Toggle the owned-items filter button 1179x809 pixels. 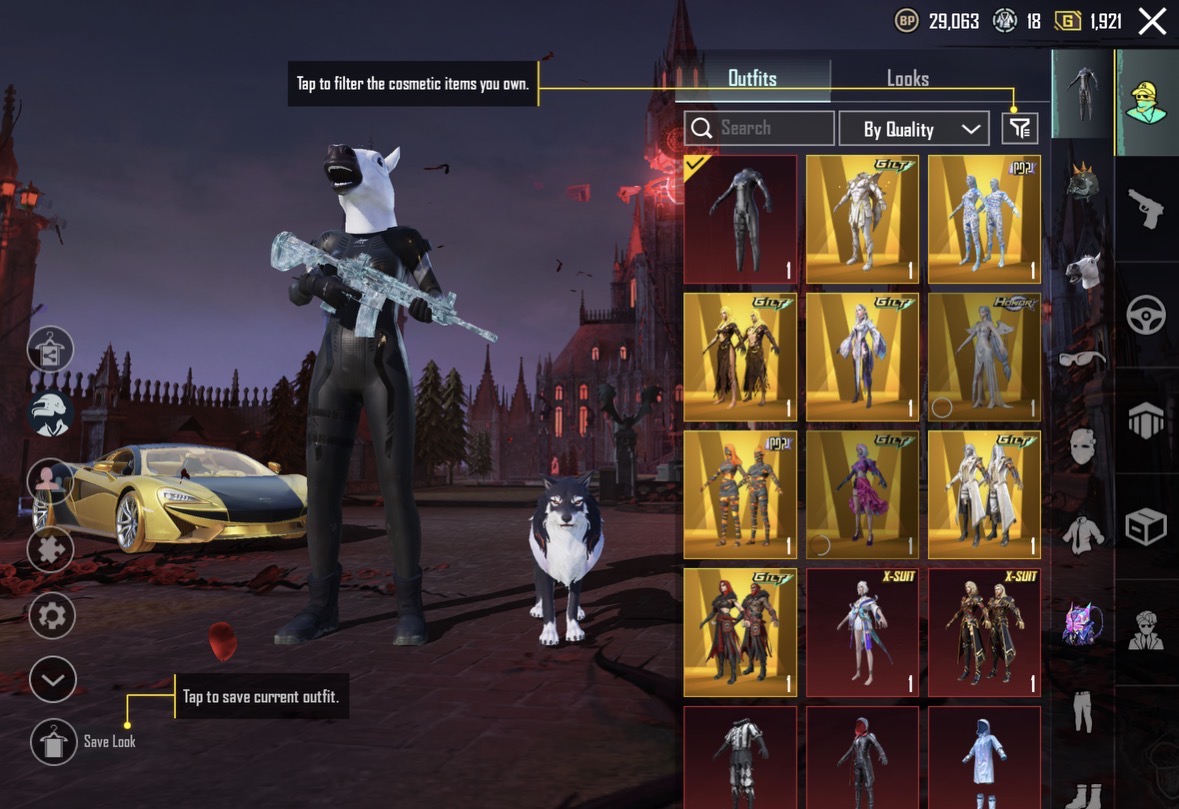[1020, 128]
